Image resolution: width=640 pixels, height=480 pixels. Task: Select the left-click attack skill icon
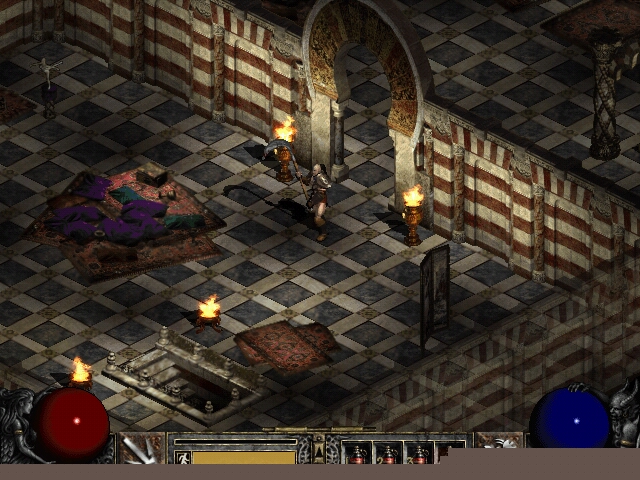click(x=142, y=449)
